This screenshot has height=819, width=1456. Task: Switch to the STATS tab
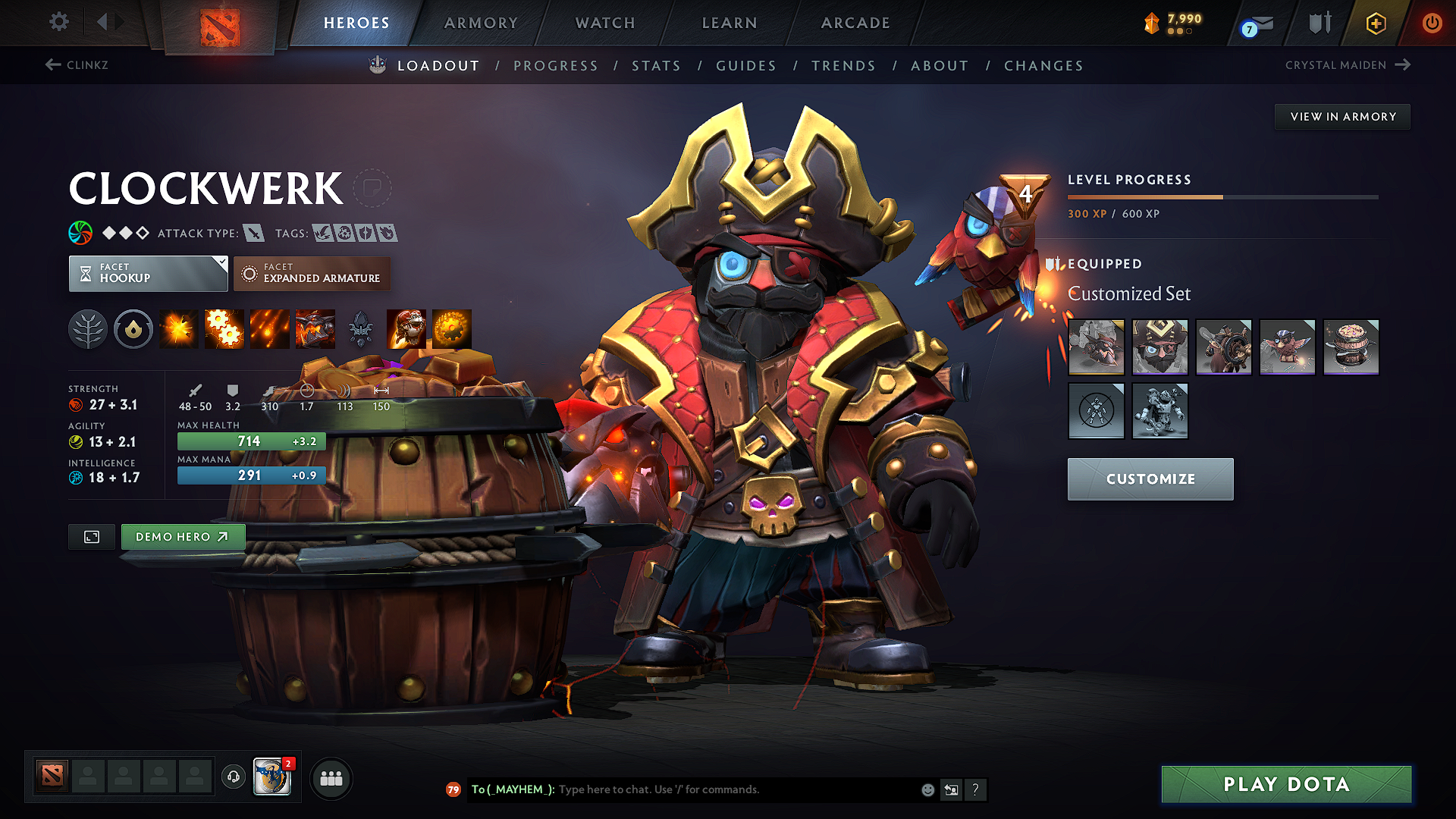click(x=656, y=66)
